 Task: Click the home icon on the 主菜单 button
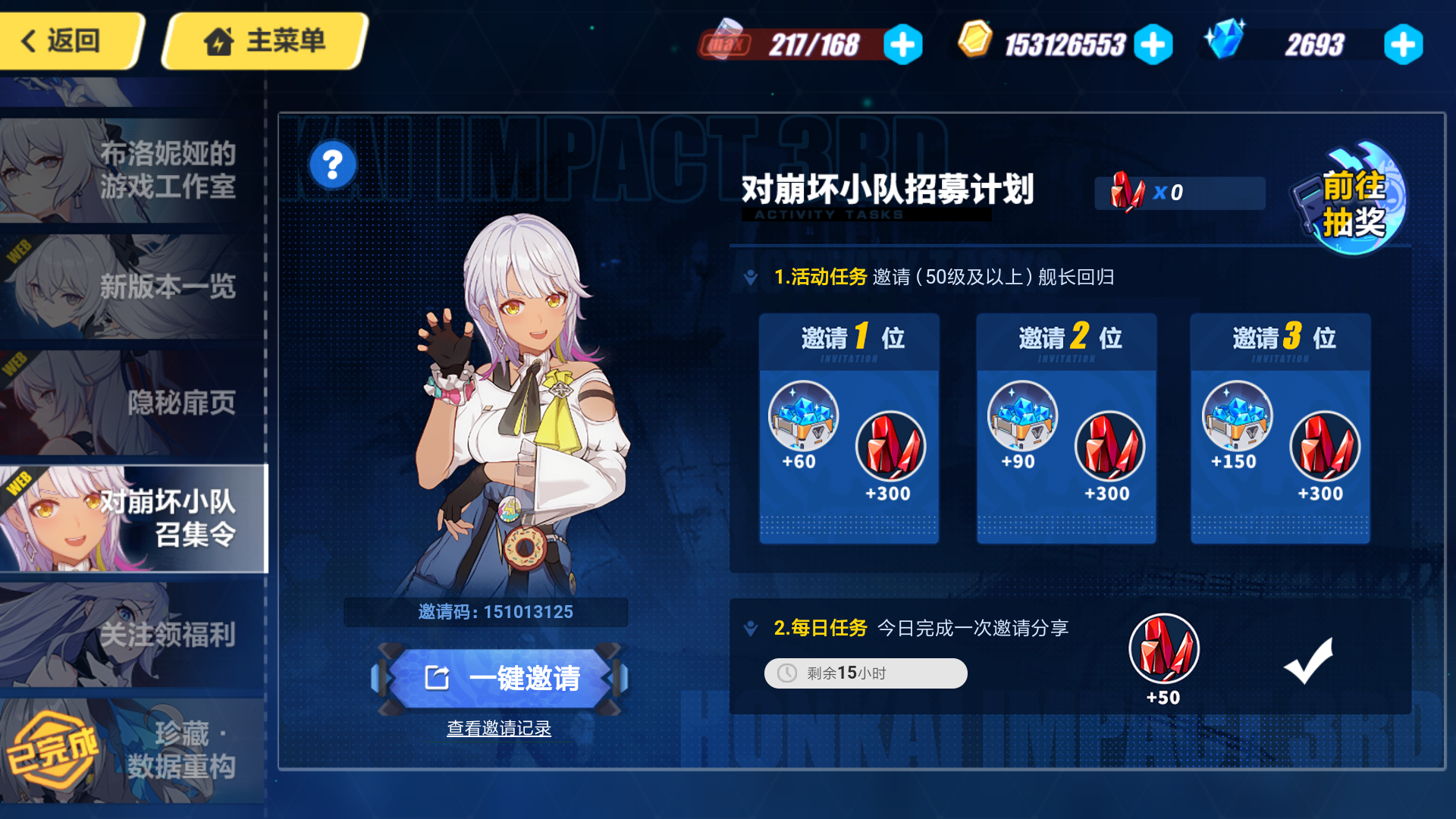[x=219, y=41]
